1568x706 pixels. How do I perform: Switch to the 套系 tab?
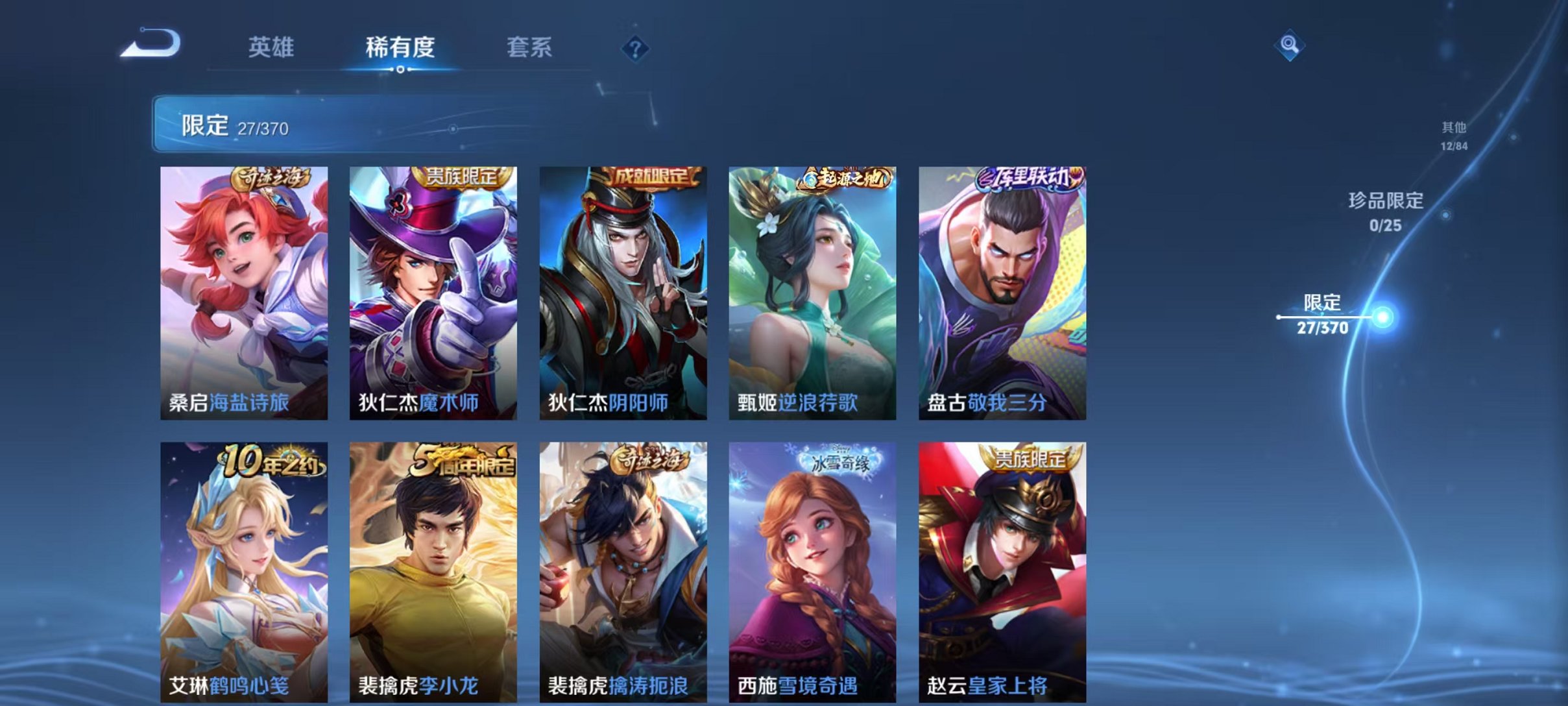(531, 47)
